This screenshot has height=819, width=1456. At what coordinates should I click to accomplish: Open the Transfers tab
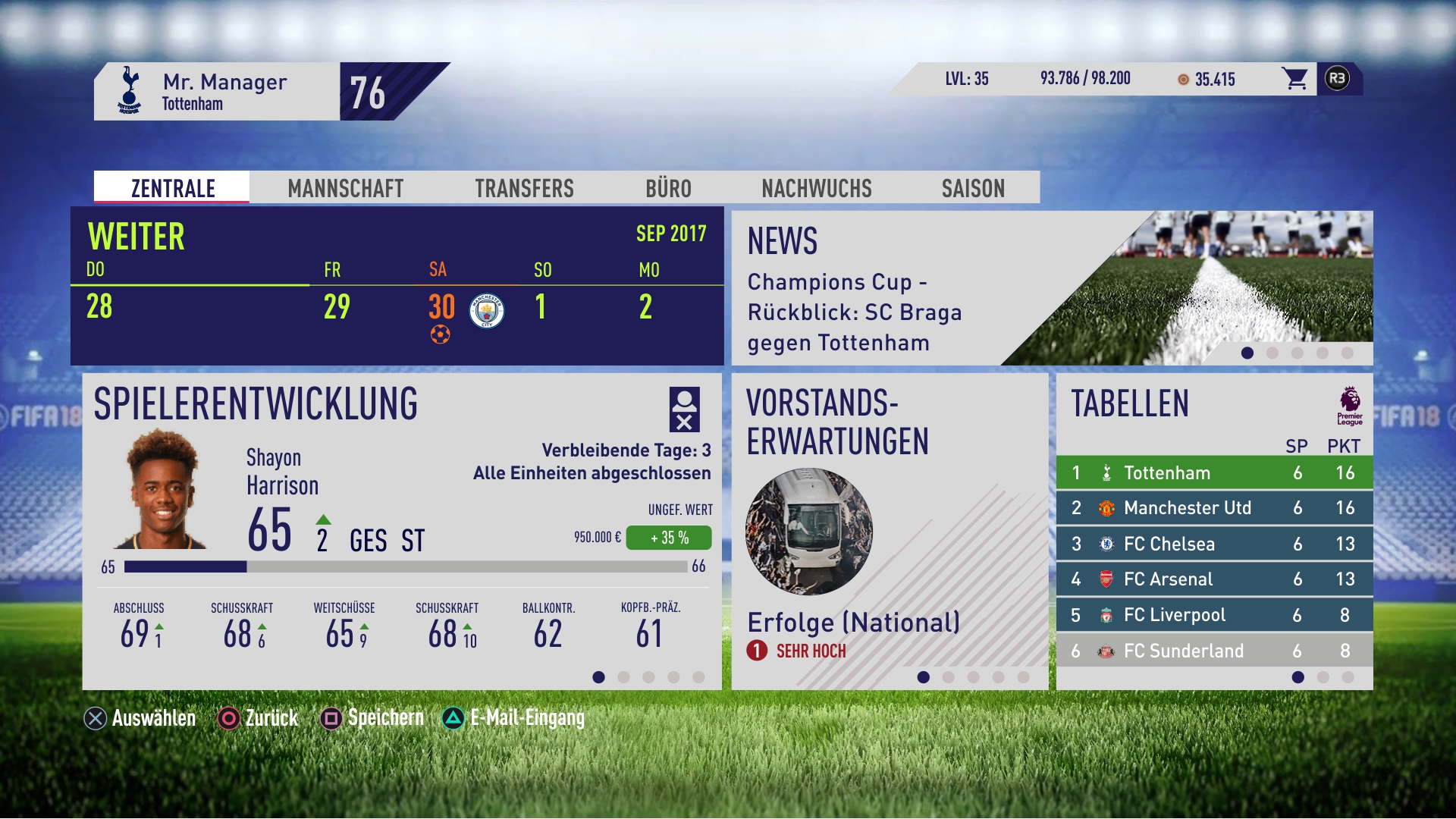[524, 188]
